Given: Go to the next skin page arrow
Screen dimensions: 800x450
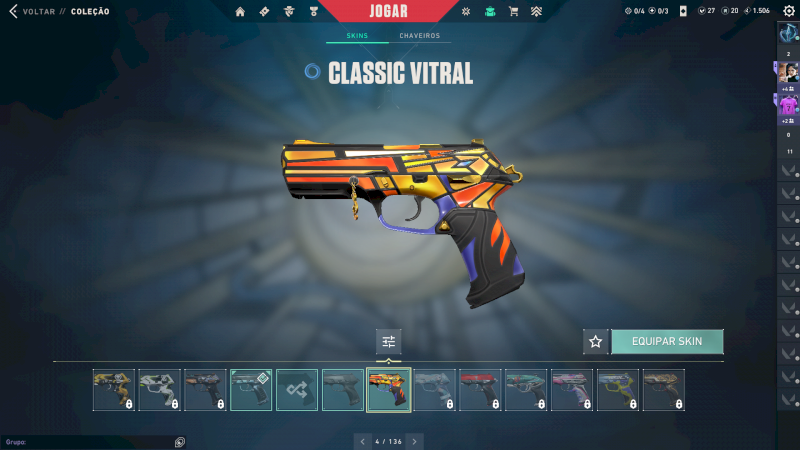Looking at the screenshot, I should click(415, 441).
